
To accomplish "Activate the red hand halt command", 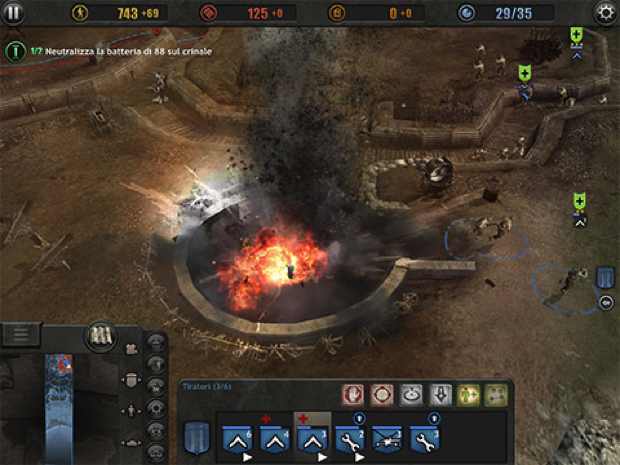I will [354, 395].
